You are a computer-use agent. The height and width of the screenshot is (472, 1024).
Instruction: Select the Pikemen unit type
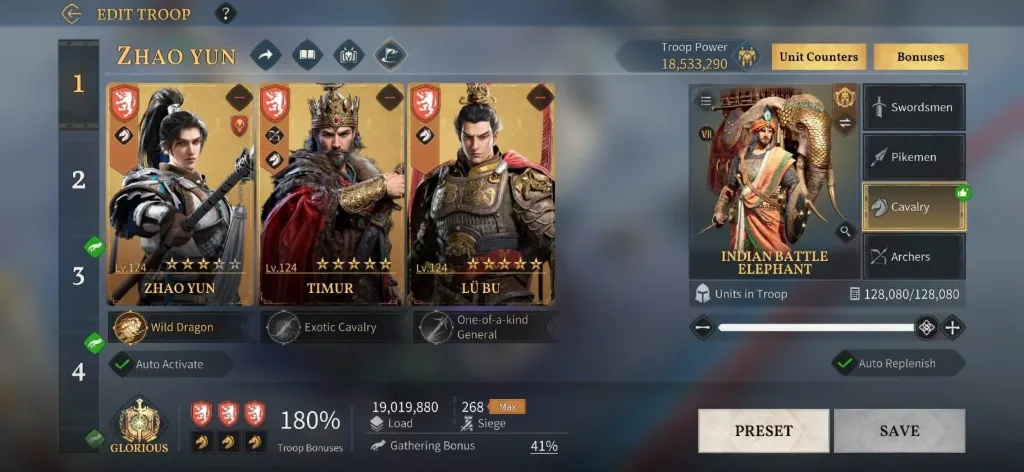coord(913,157)
